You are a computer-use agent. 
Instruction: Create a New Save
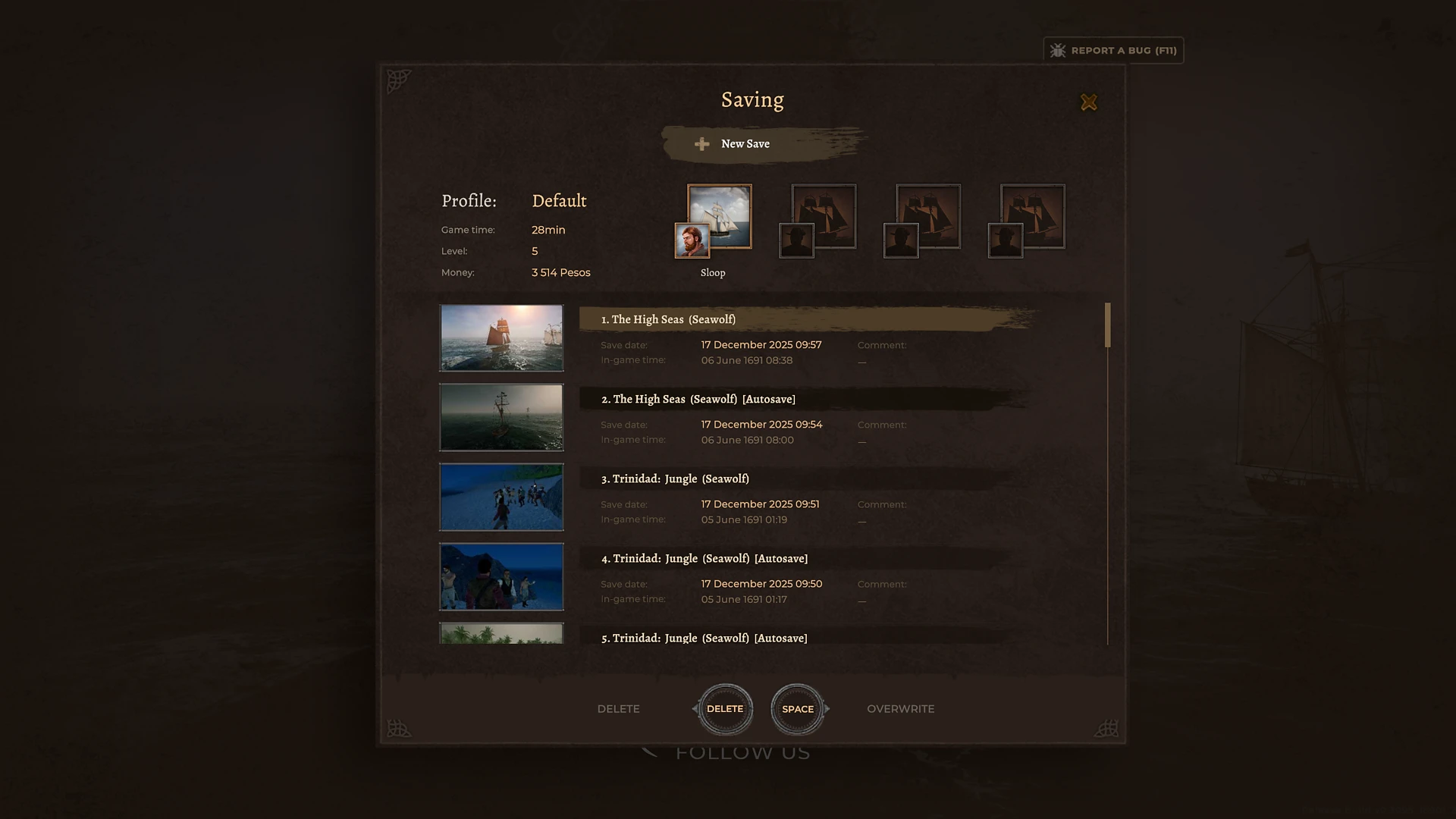pos(745,144)
